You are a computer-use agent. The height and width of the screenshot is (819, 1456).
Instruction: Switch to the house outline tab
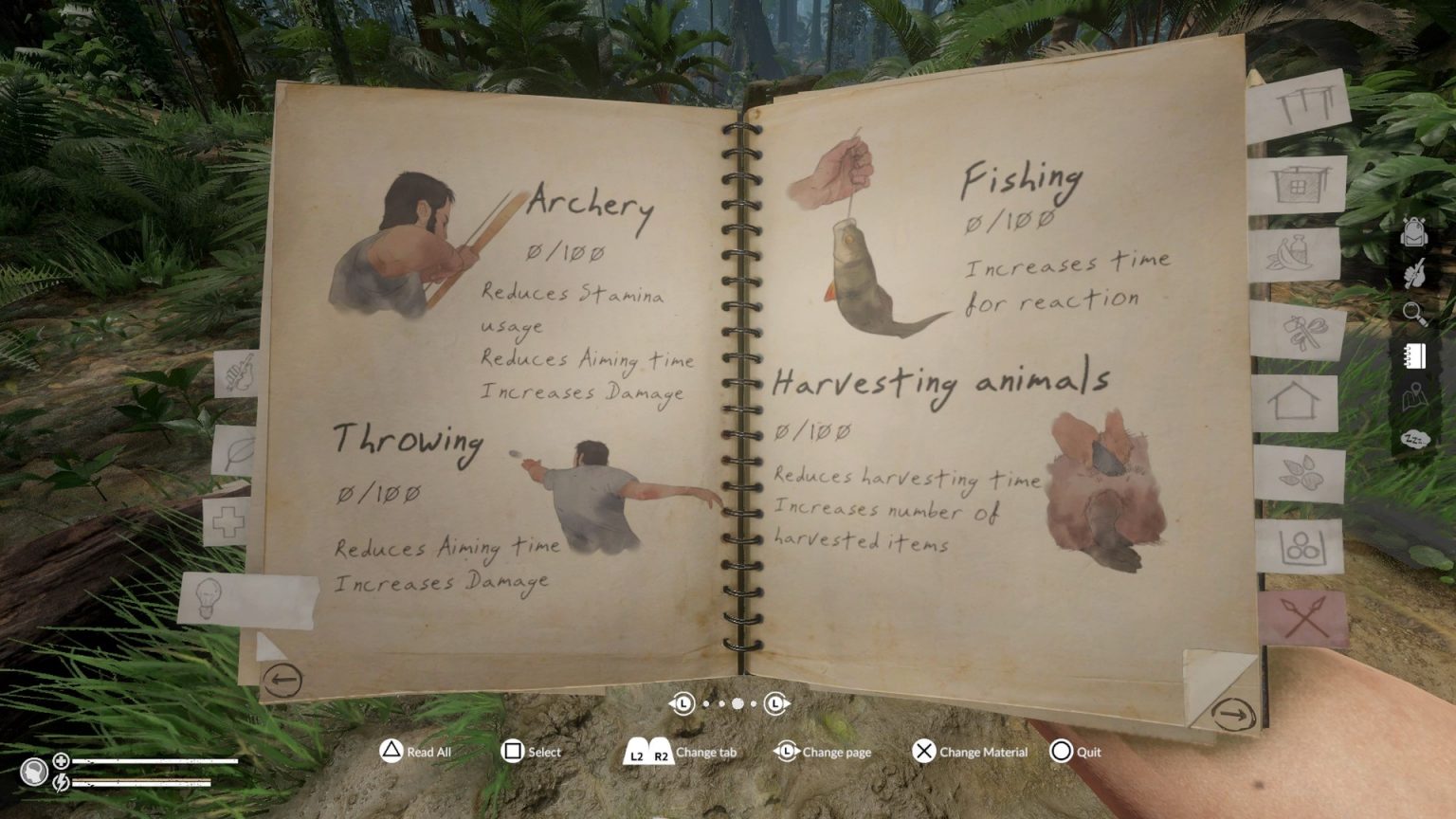tap(1296, 403)
